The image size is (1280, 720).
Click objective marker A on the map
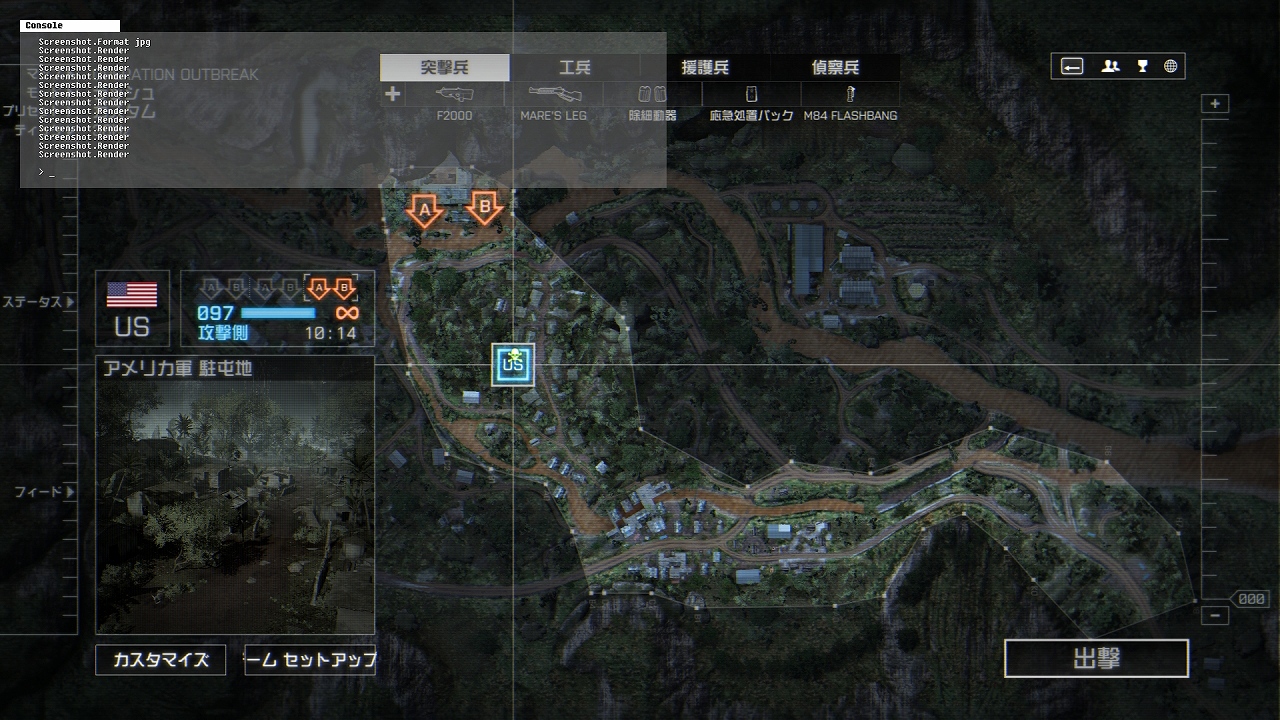click(x=425, y=210)
